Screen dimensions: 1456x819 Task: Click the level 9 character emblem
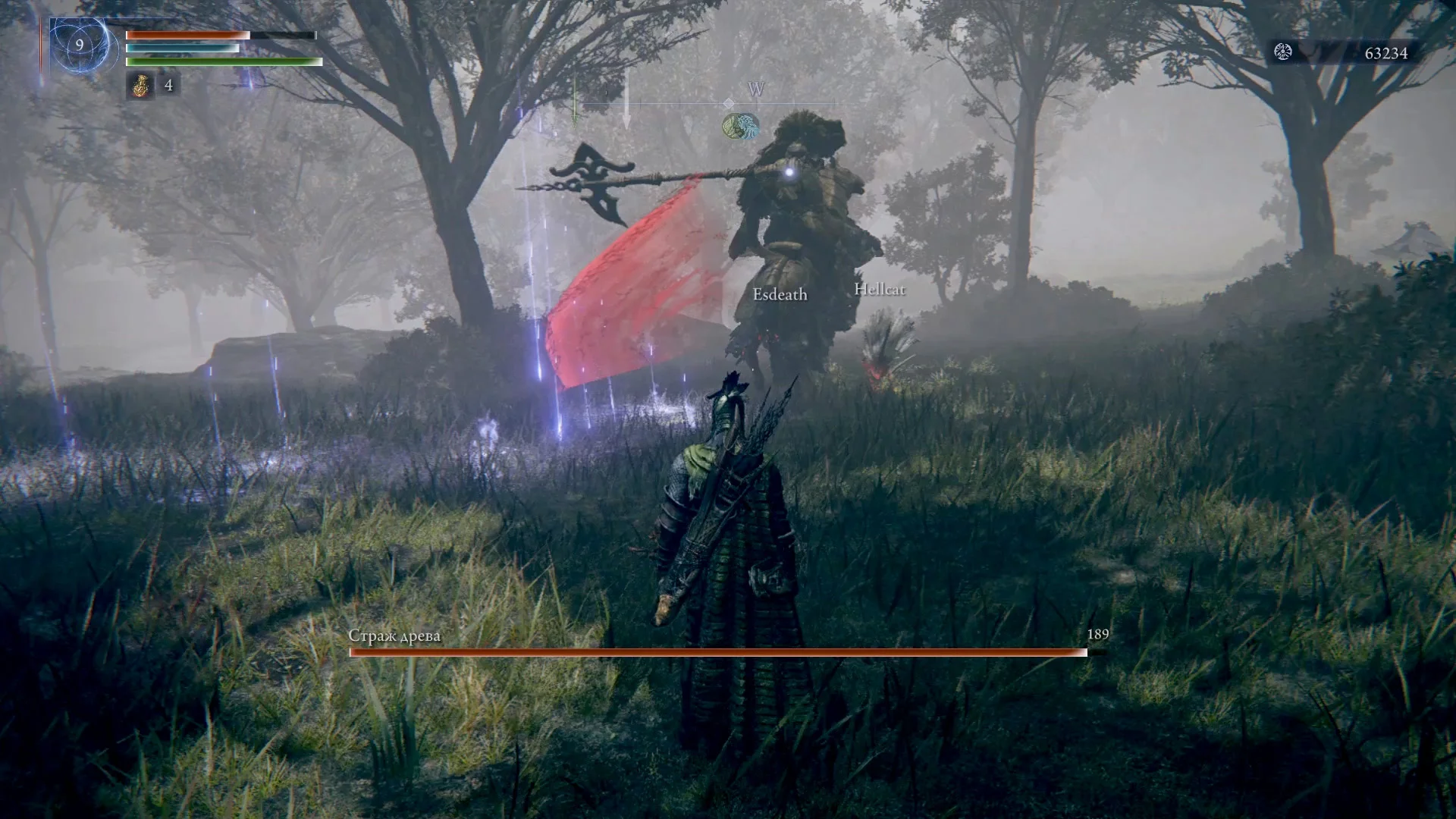[x=80, y=45]
